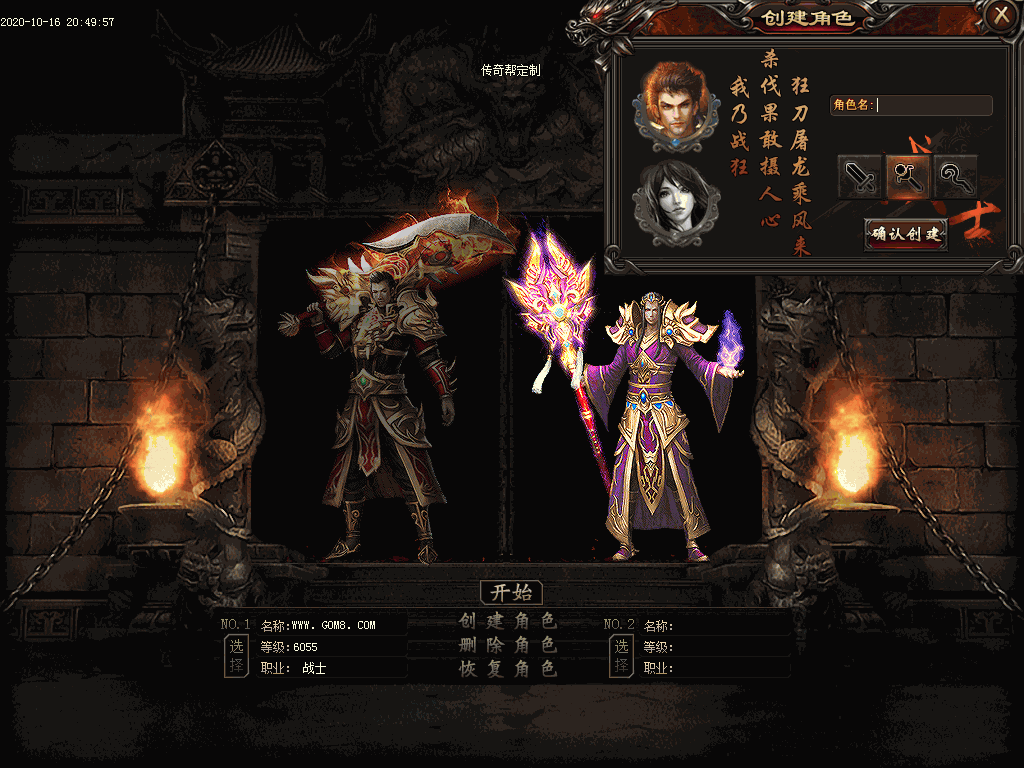The width and height of the screenshot is (1024, 768).
Task: Choose the hooked-staff taoist class icon
Action: pos(956,177)
